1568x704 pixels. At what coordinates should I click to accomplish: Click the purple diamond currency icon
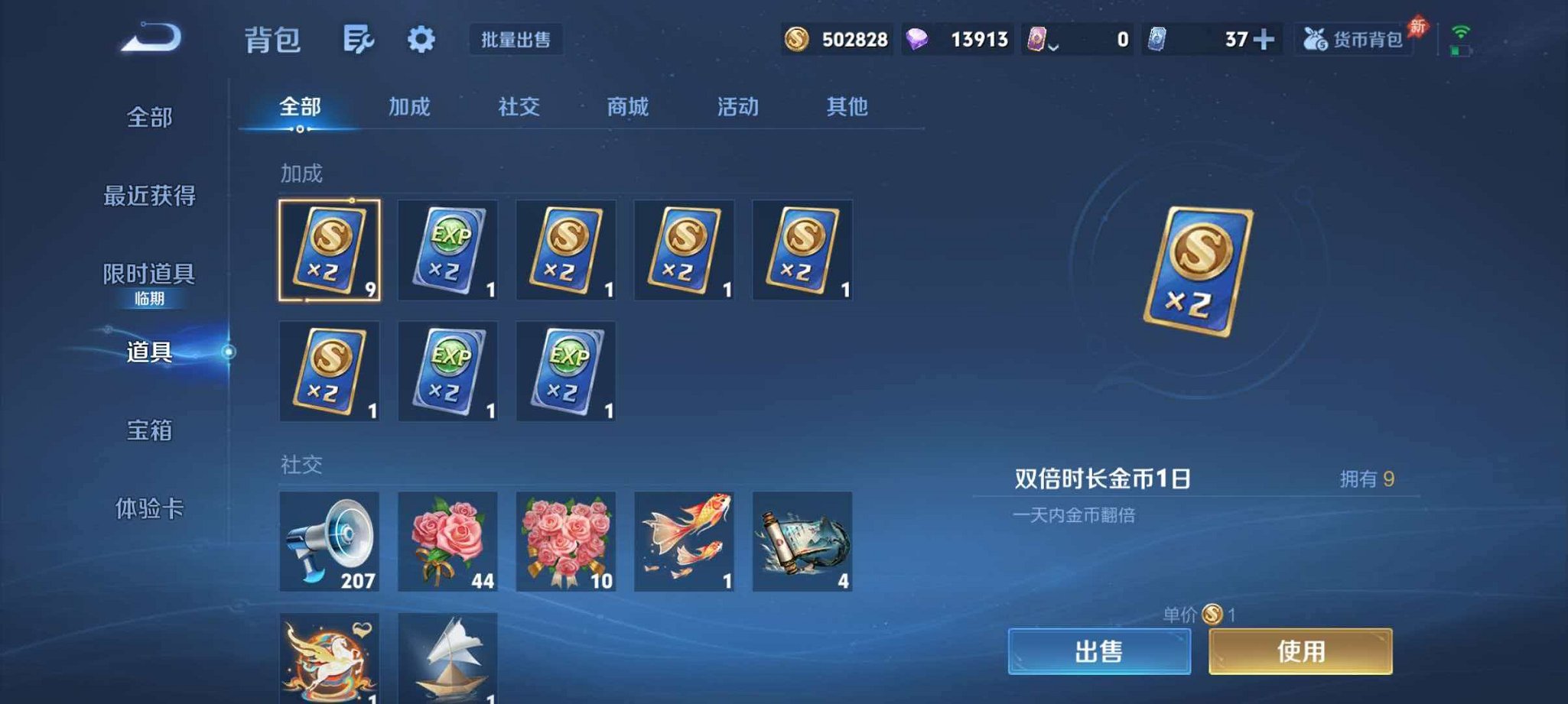tap(917, 38)
